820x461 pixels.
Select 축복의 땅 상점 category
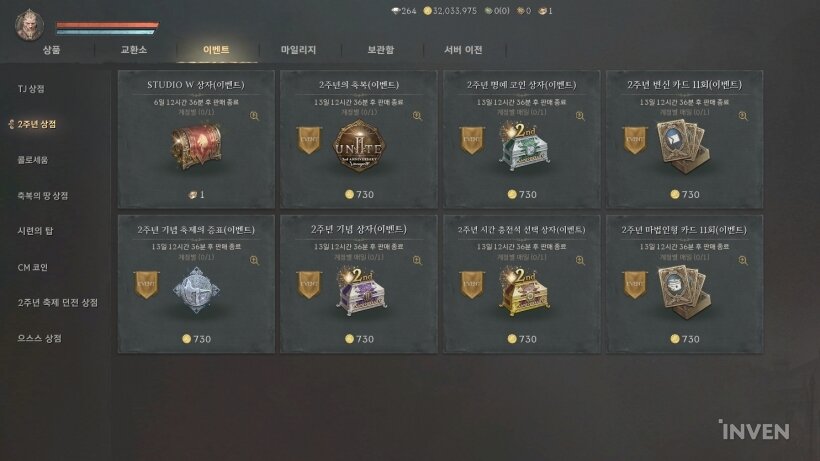click(x=42, y=195)
